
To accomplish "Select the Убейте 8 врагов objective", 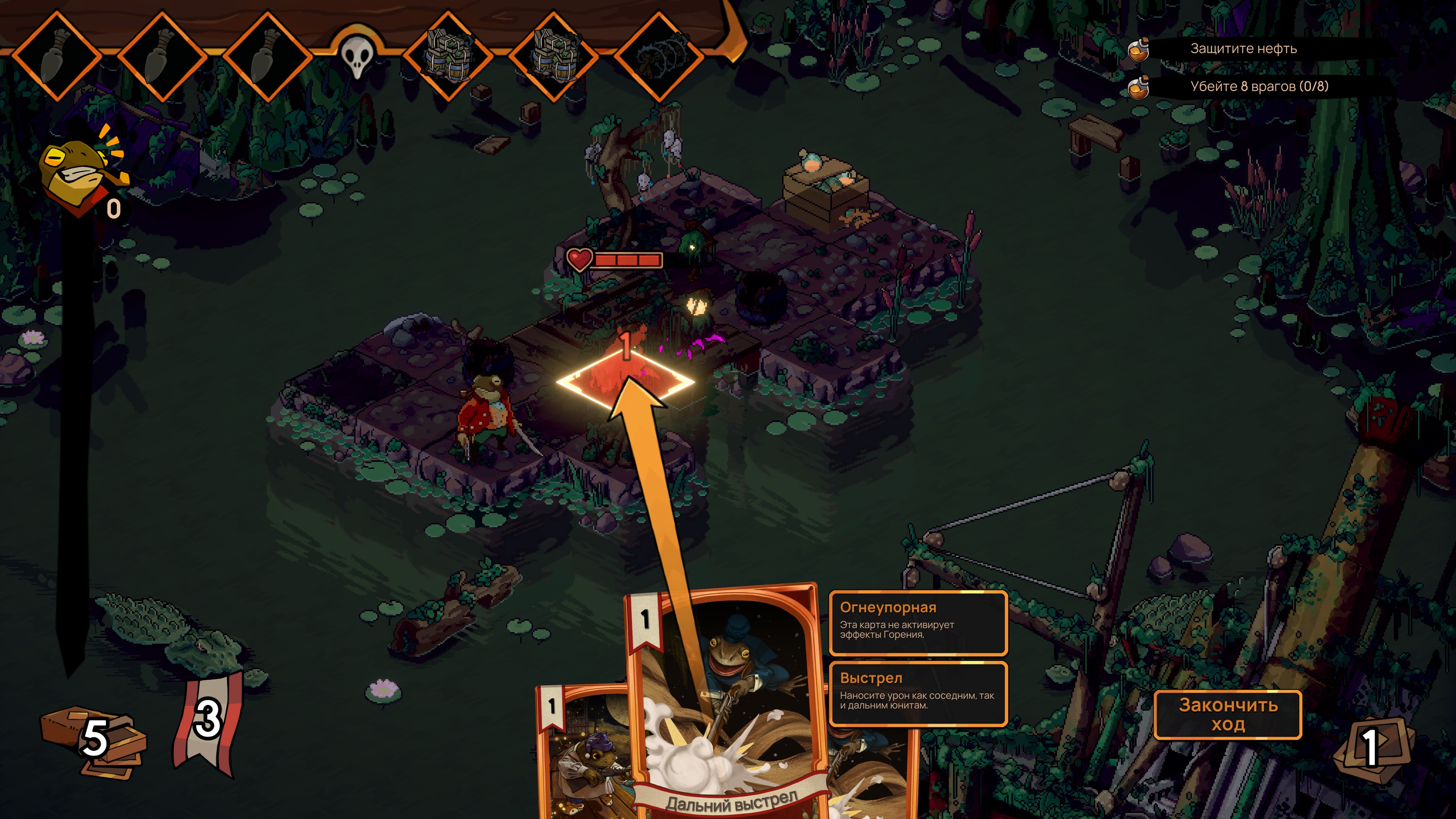I will click(1259, 86).
